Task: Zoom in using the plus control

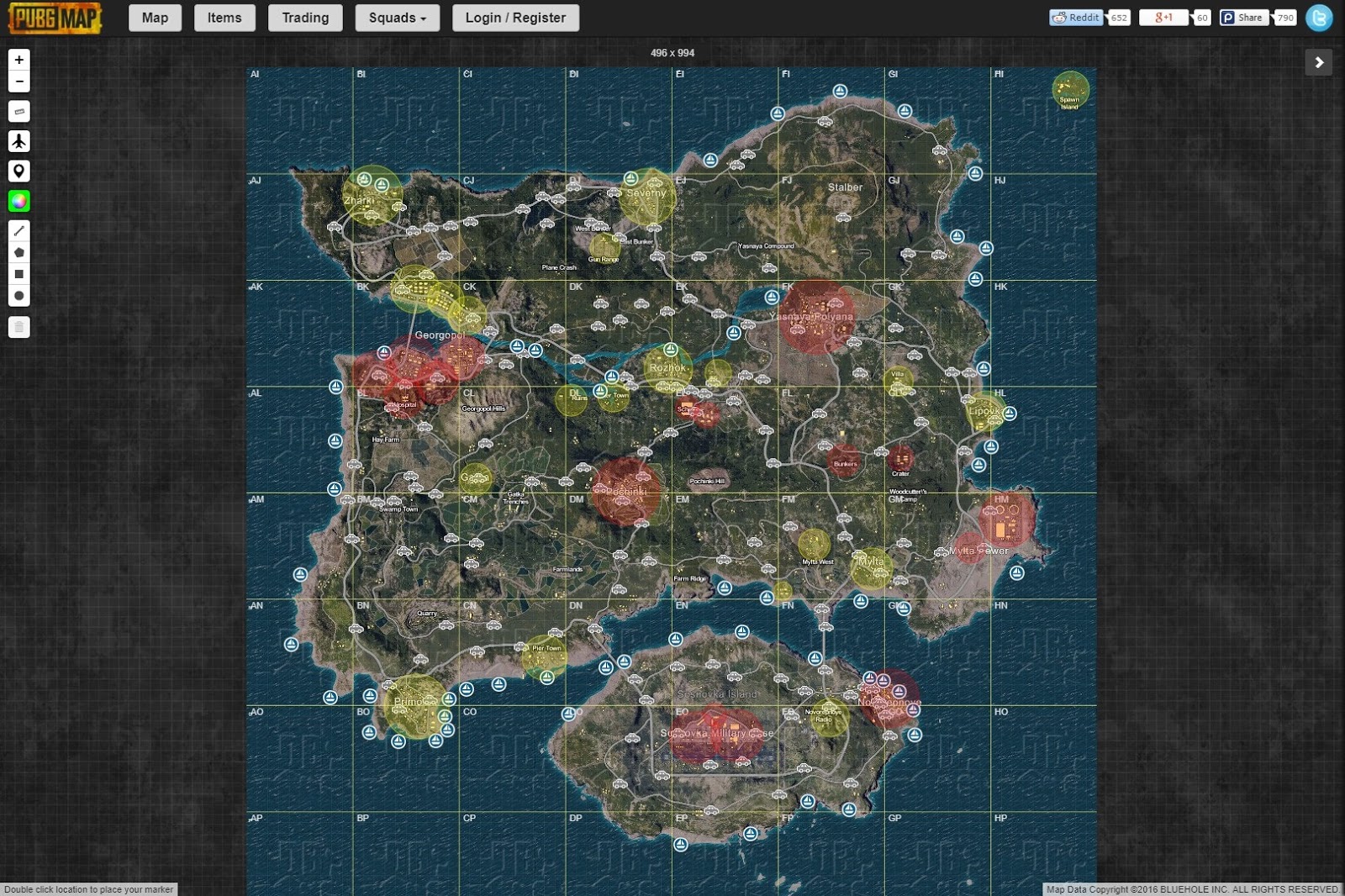Action: [18, 60]
